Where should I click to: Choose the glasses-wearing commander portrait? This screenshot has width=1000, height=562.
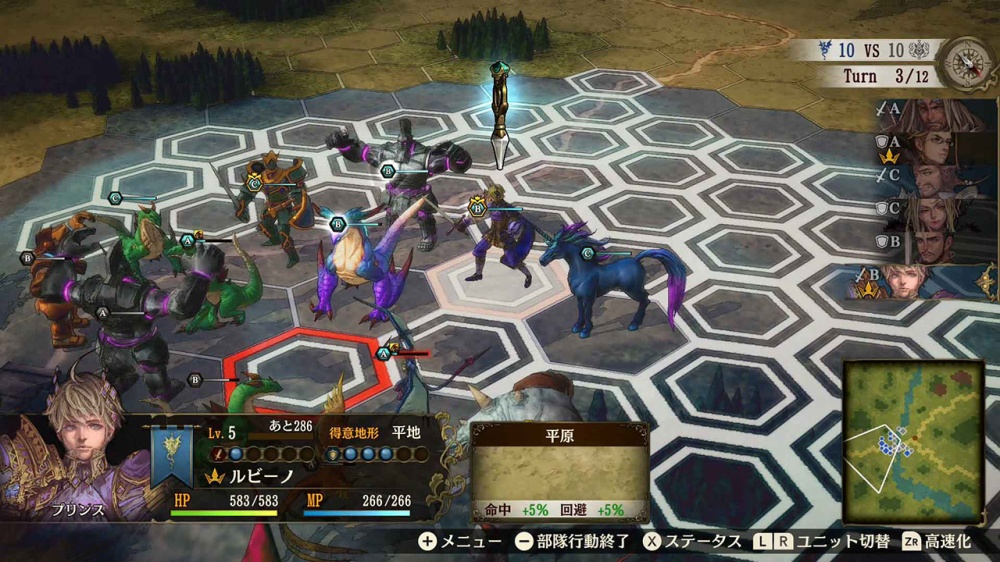(938, 148)
